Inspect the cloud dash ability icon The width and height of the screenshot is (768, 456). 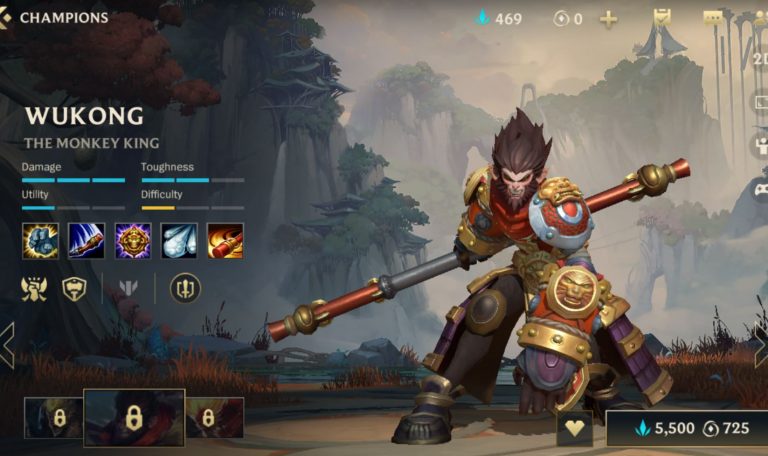click(179, 240)
